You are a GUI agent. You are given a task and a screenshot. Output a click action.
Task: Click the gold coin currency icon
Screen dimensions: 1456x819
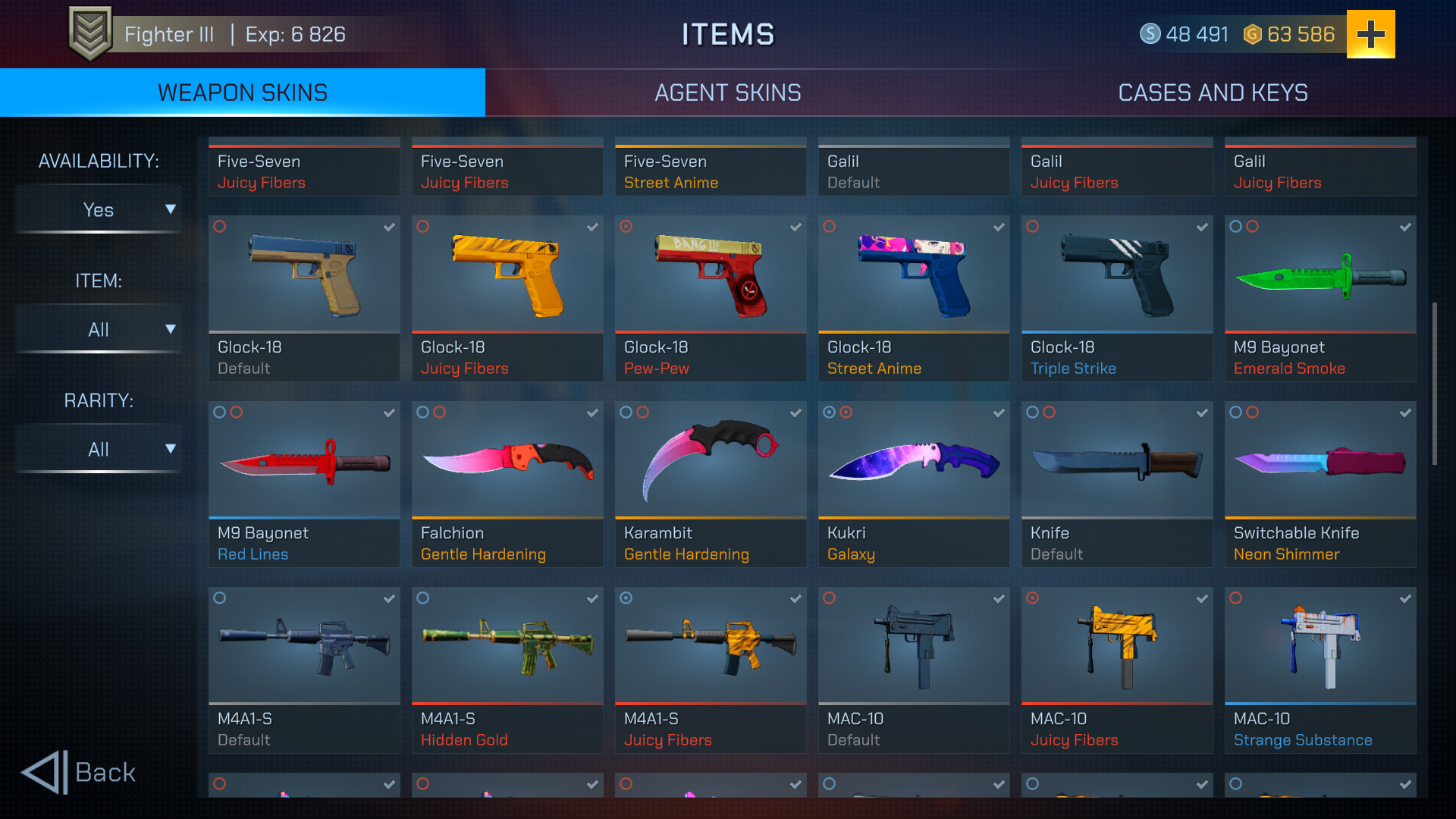1253,34
